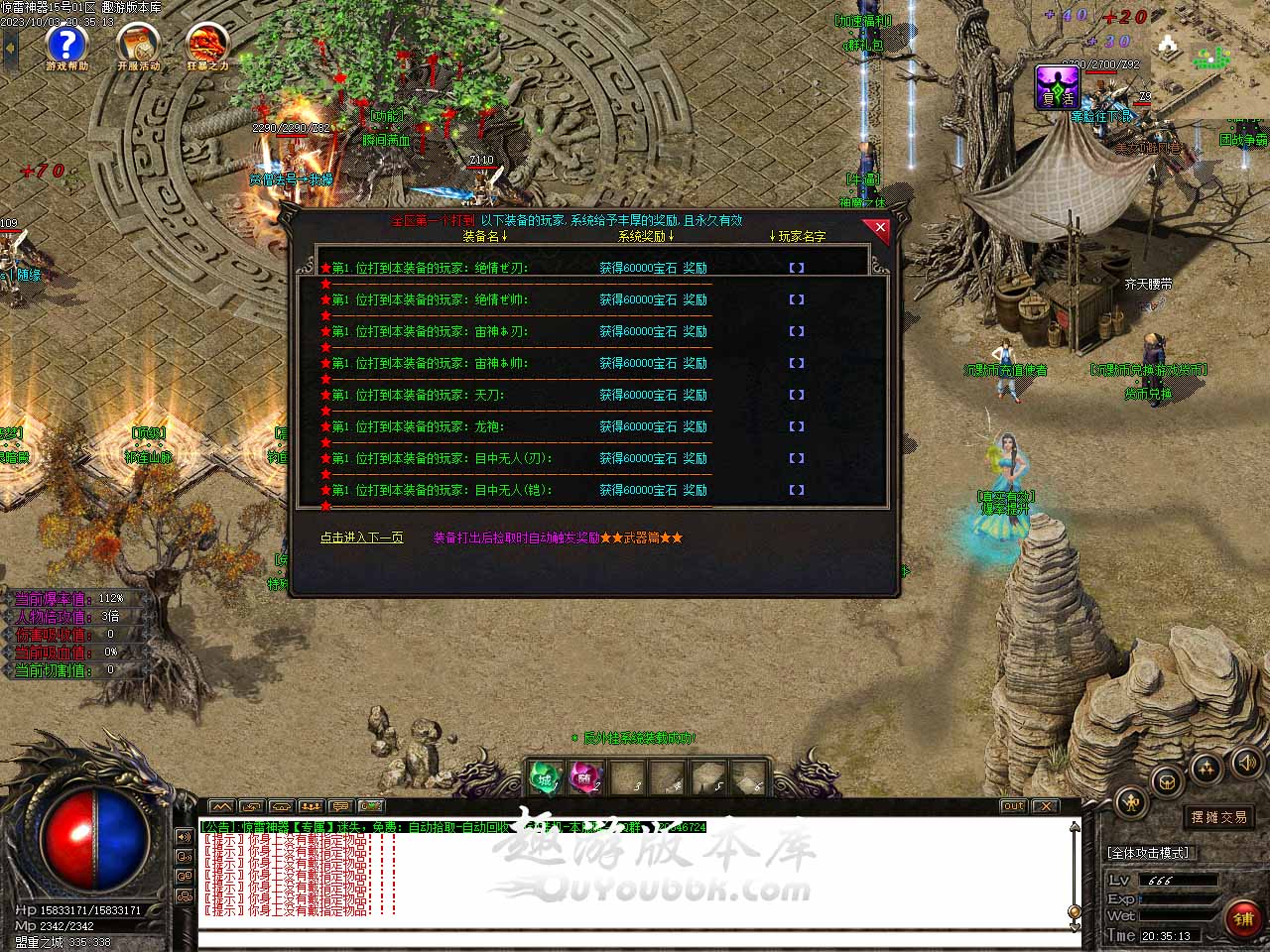Activate the 狂暴之力 berserk power icon
This screenshot has height=952, width=1270.
(x=207, y=46)
